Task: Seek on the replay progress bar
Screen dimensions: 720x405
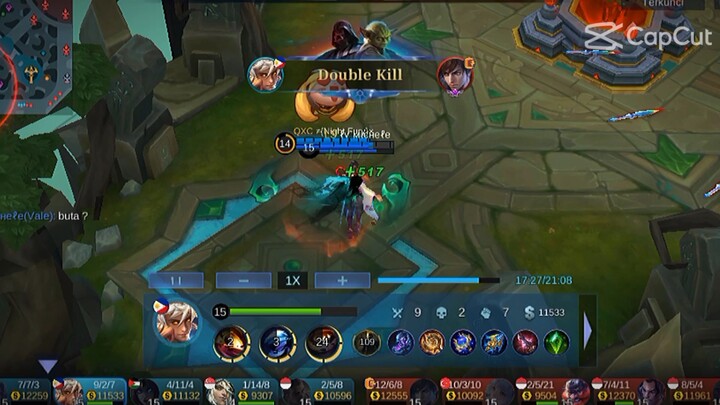Action: click(x=438, y=281)
